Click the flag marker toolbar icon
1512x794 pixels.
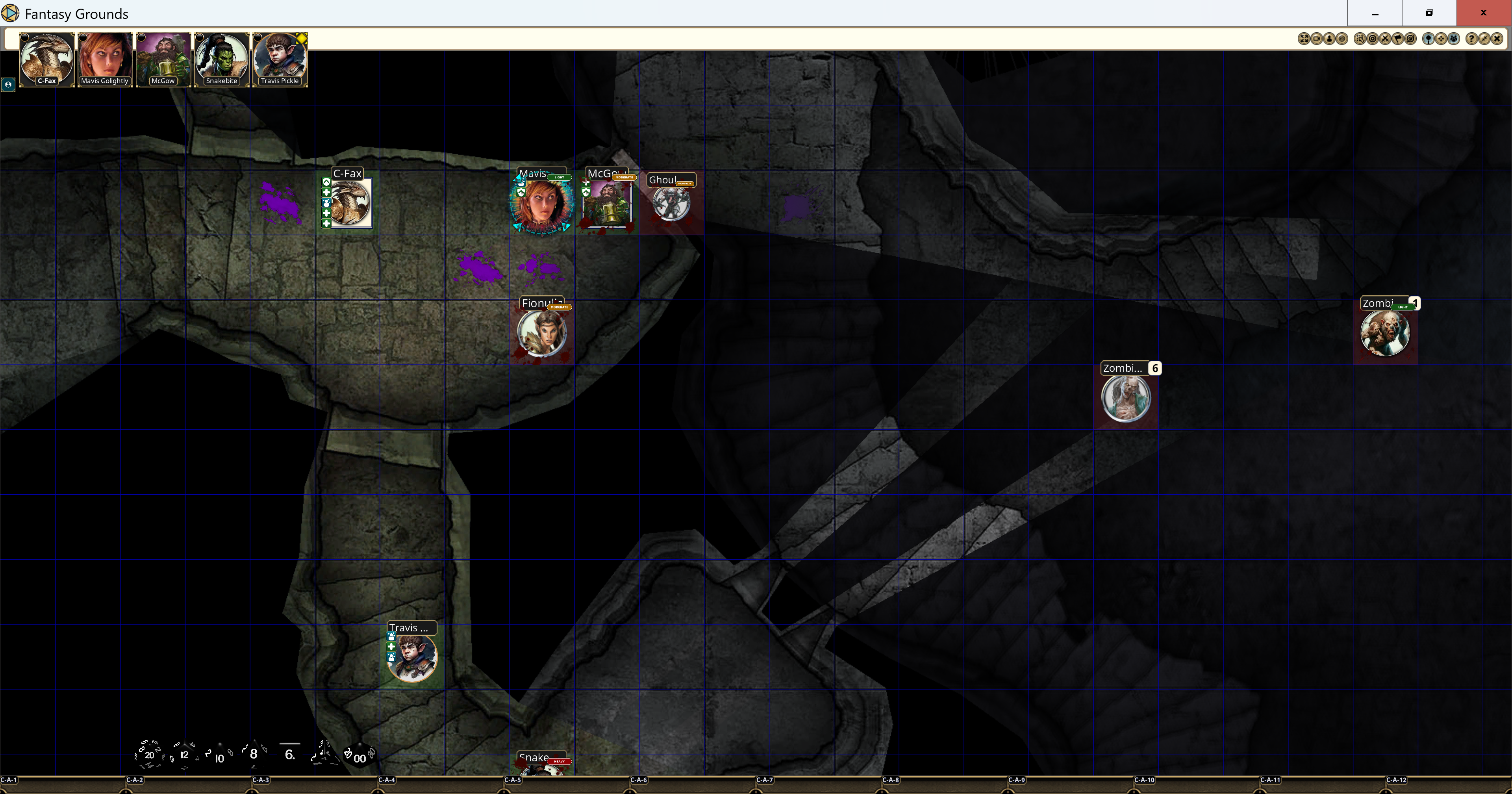tap(1398, 39)
